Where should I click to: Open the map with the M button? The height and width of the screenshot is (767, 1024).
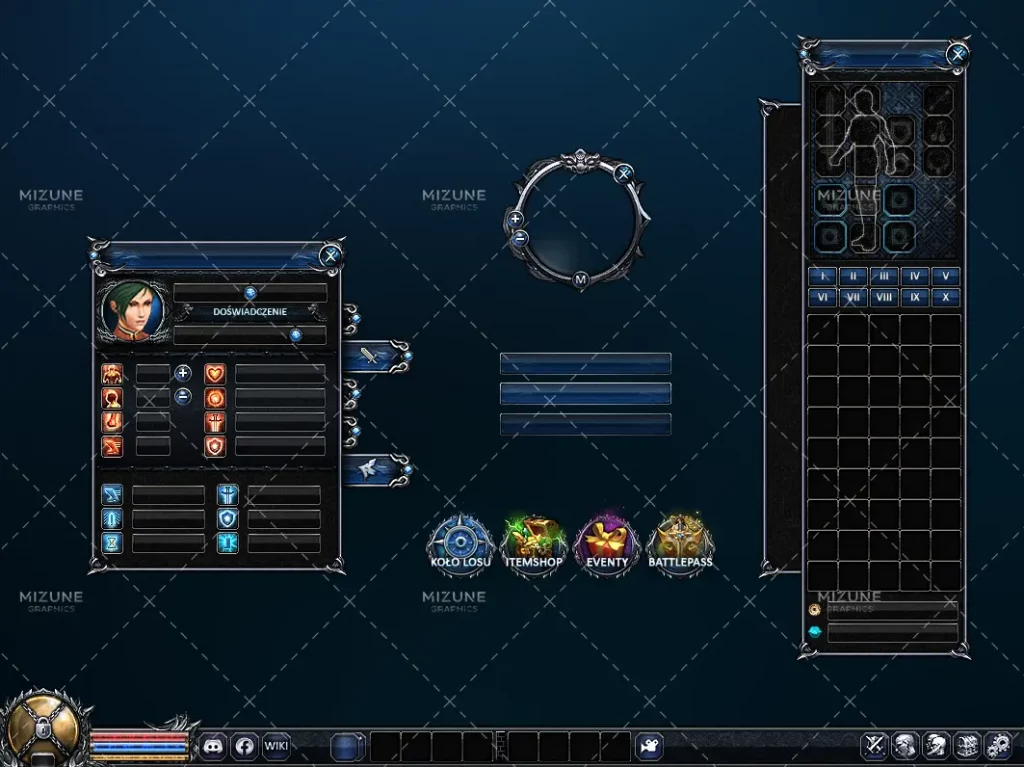pos(580,280)
